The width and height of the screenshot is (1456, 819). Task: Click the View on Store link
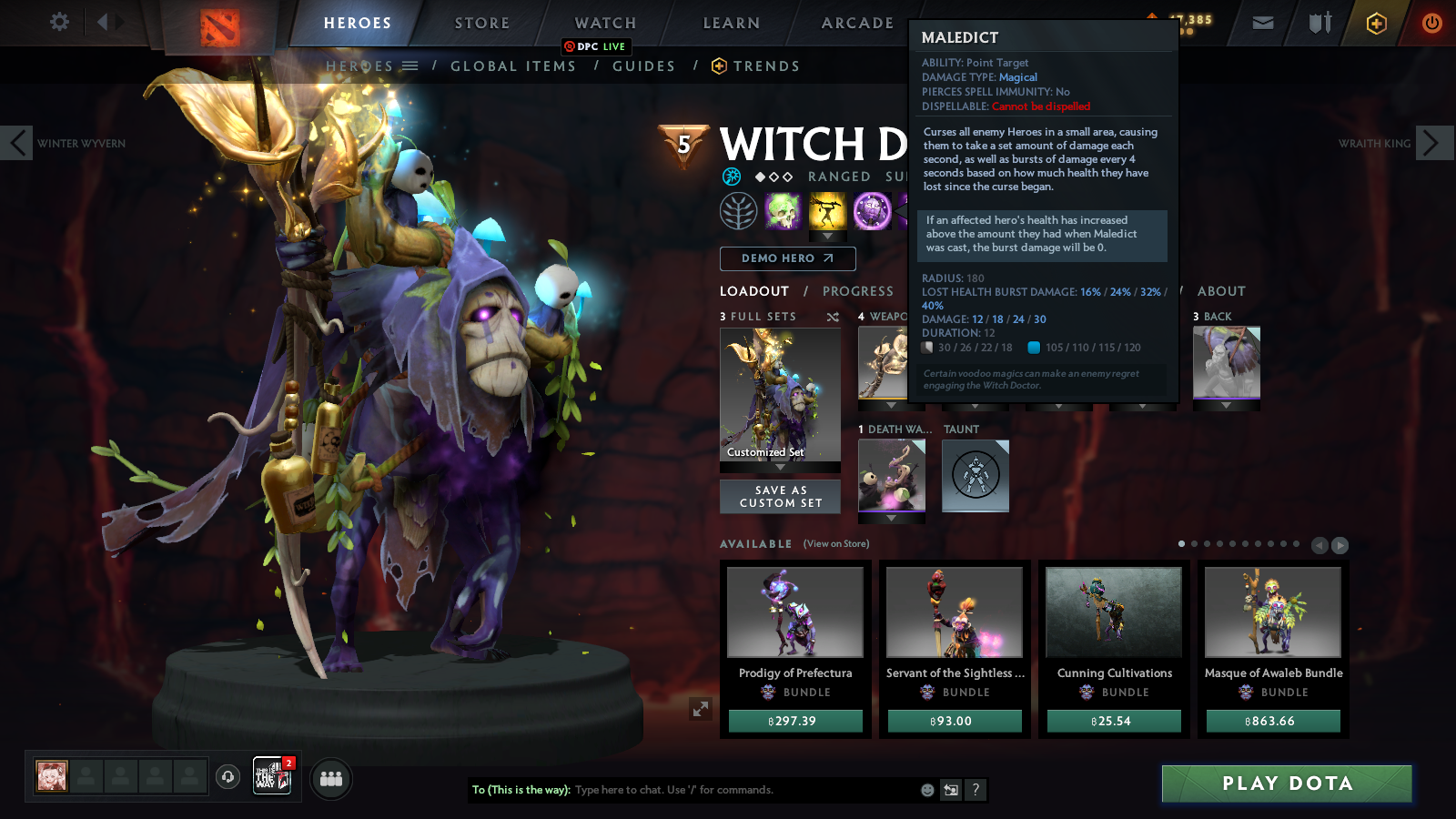[x=834, y=543]
